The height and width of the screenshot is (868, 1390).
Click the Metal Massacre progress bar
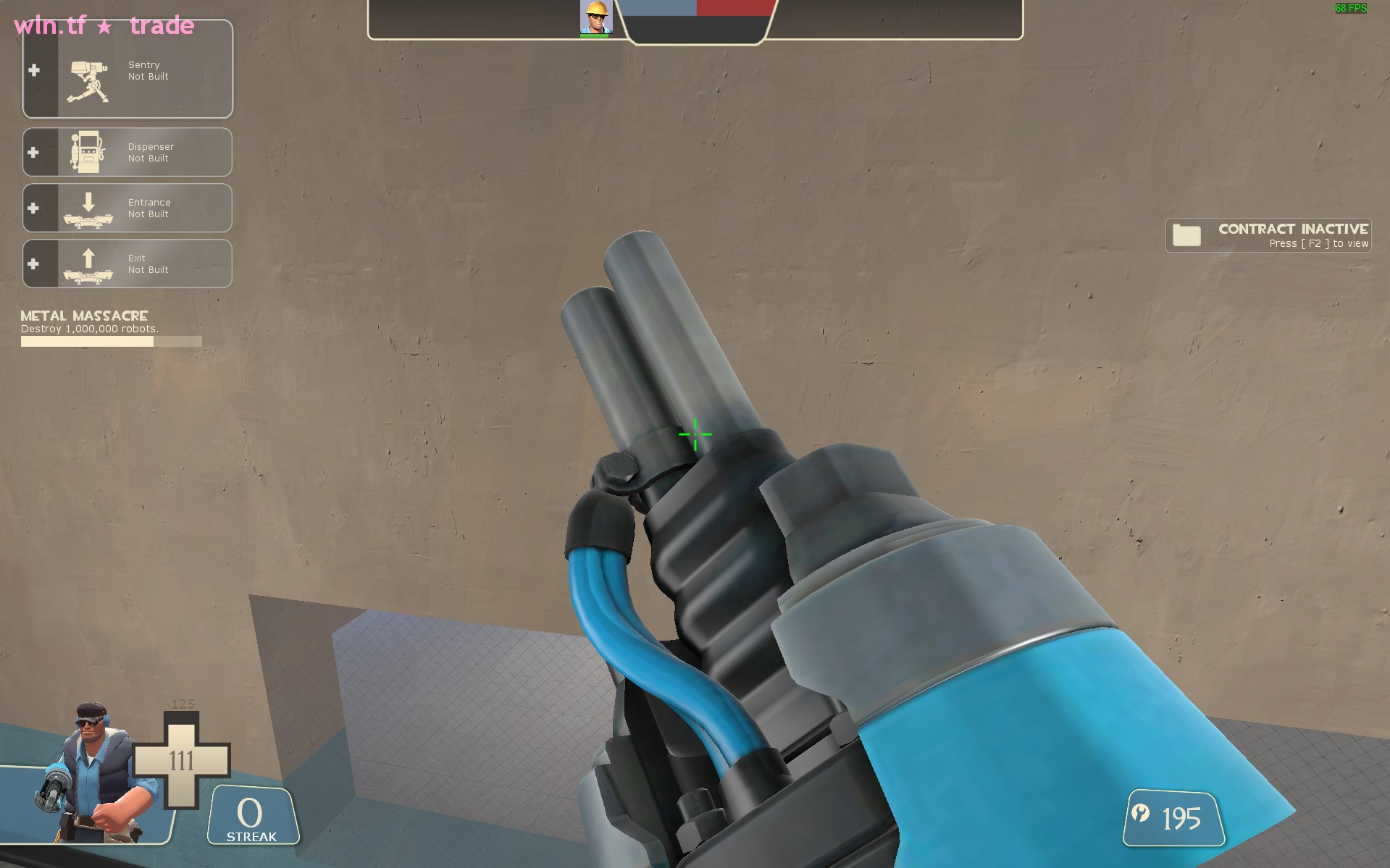click(x=111, y=341)
